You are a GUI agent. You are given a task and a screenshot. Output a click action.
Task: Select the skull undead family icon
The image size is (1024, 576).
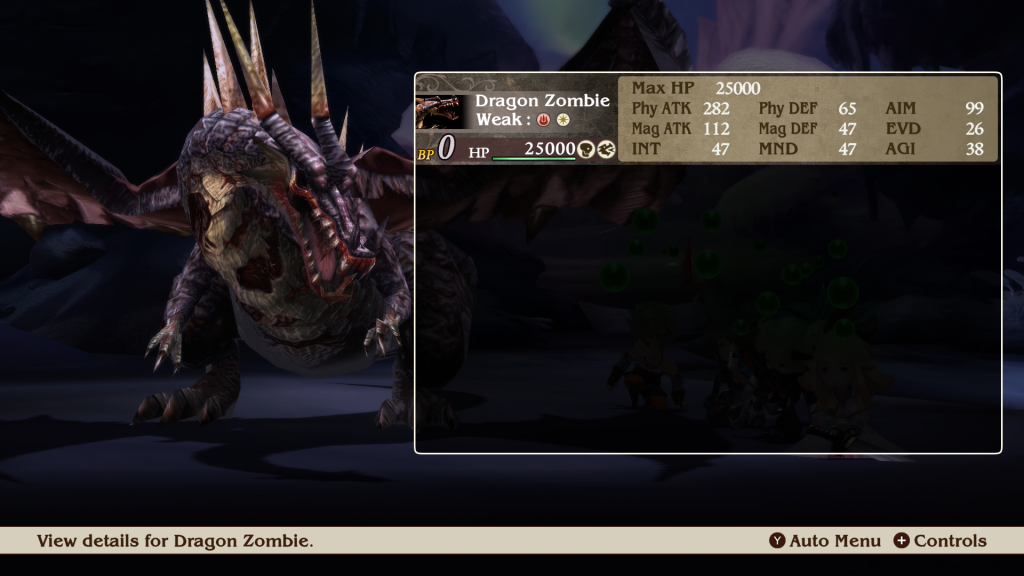586,149
